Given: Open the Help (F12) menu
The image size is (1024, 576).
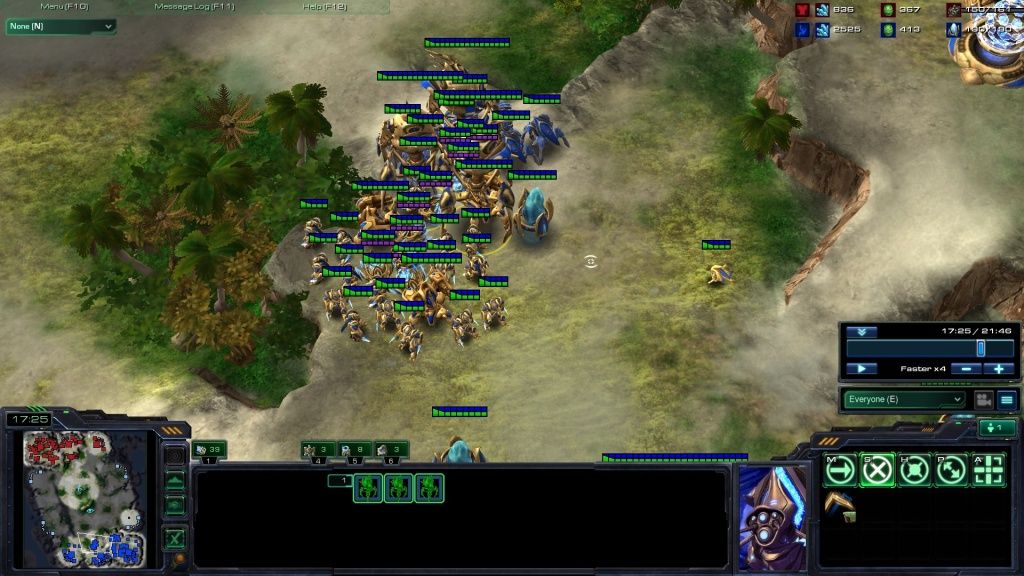Looking at the screenshot, I should [326, 7].
